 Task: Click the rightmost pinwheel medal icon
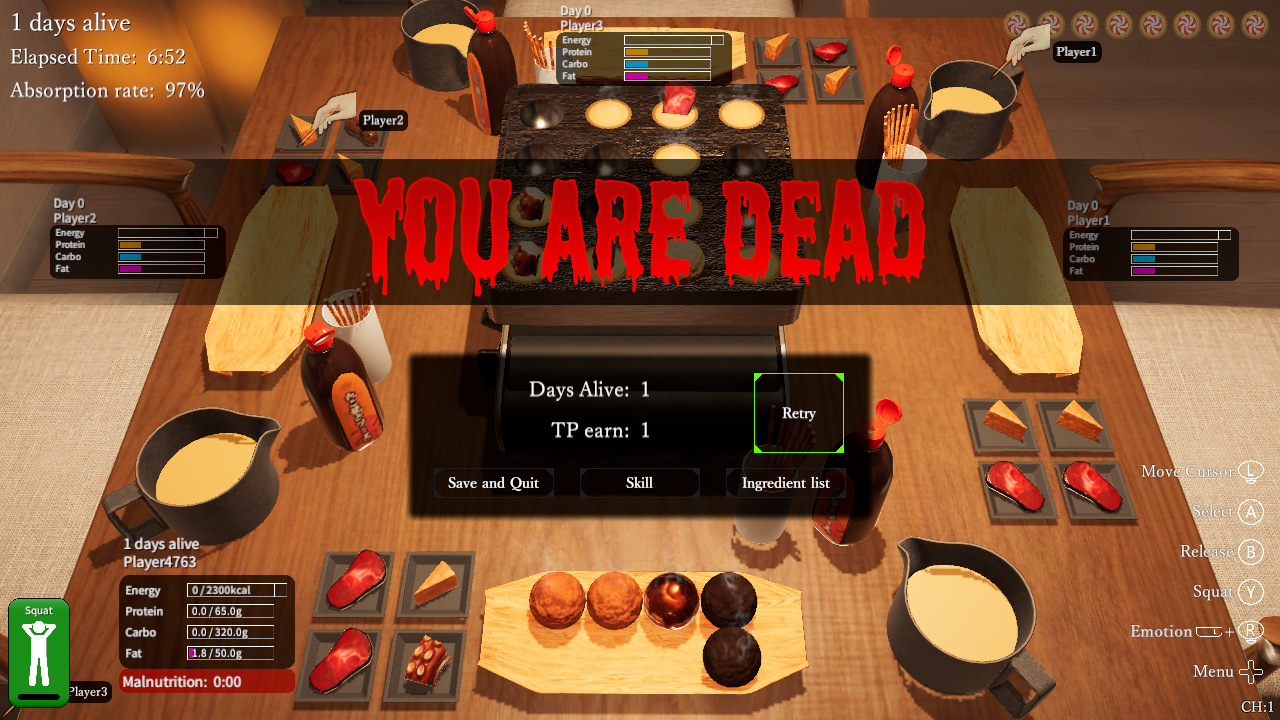(1253, 23)
